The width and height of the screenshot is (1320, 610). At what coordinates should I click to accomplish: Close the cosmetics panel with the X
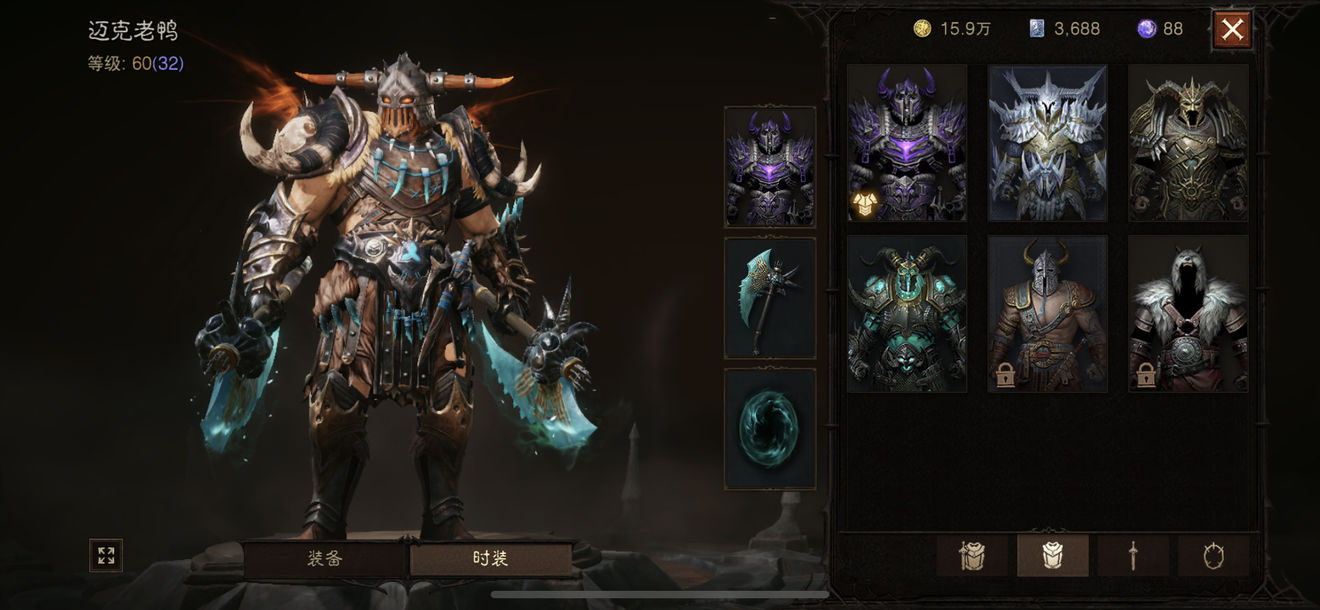pyautogui.click(x=1232, y=30)
